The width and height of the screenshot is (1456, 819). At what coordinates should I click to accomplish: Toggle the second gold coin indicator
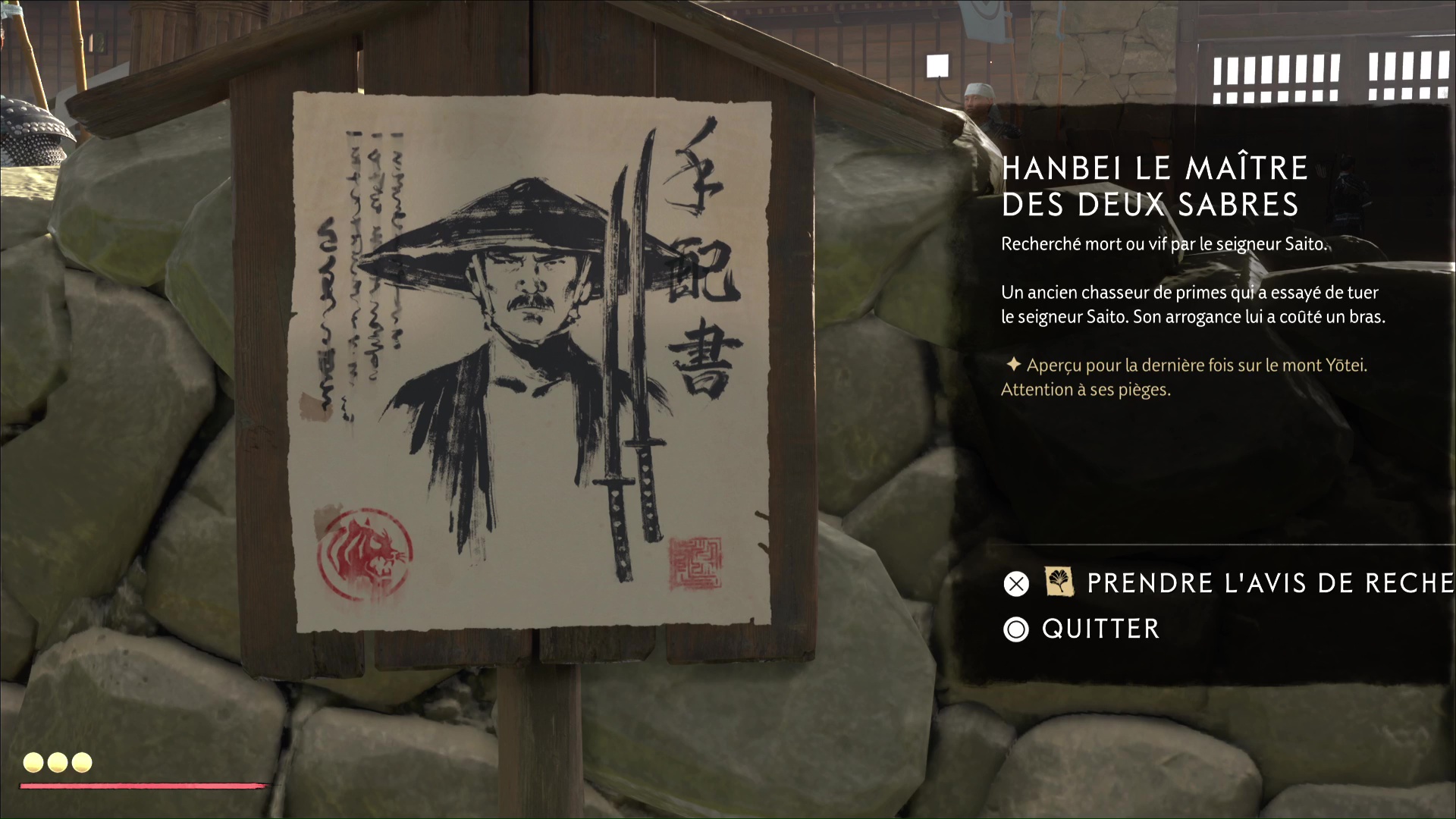[56, 763]
